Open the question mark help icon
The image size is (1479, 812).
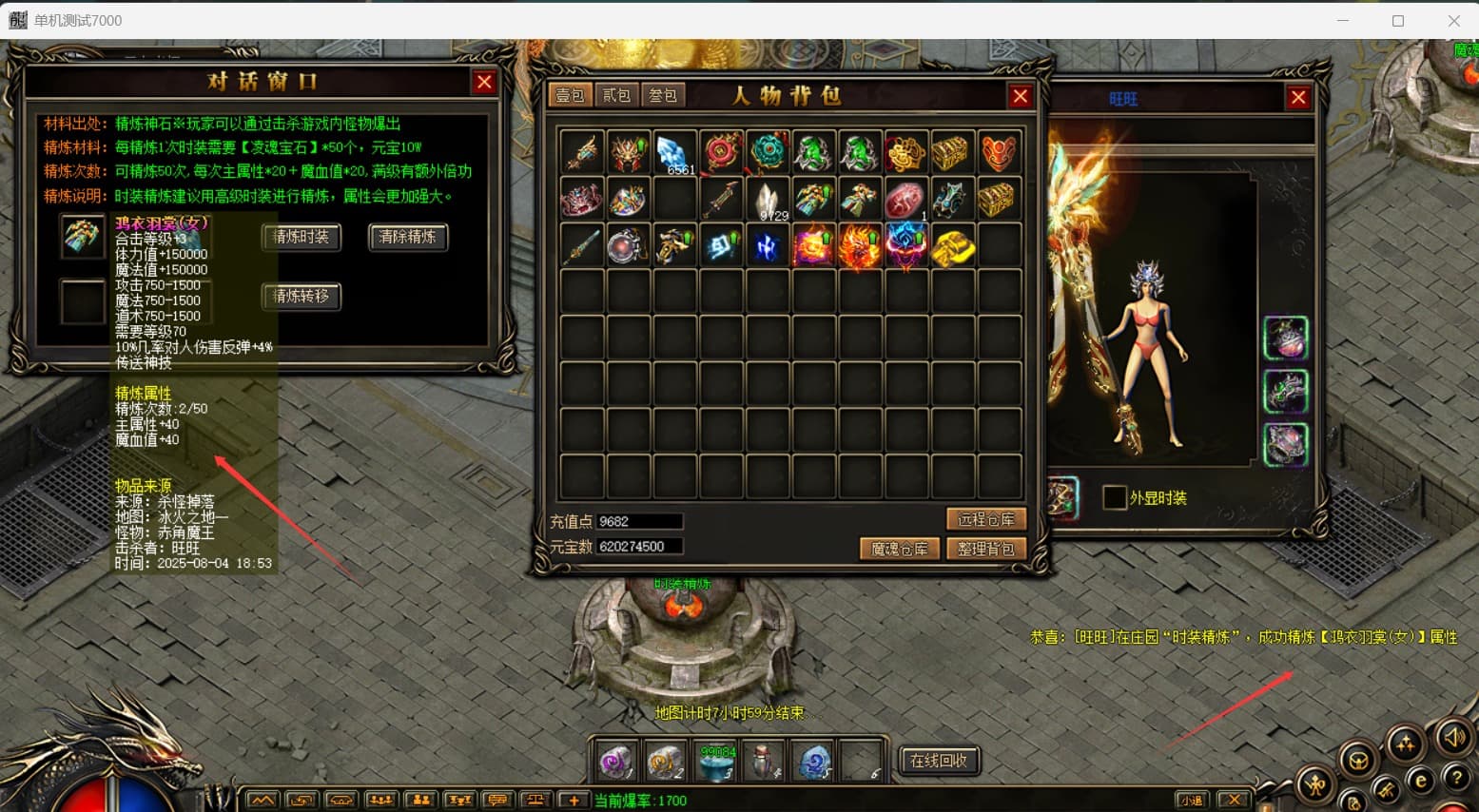1456,777
